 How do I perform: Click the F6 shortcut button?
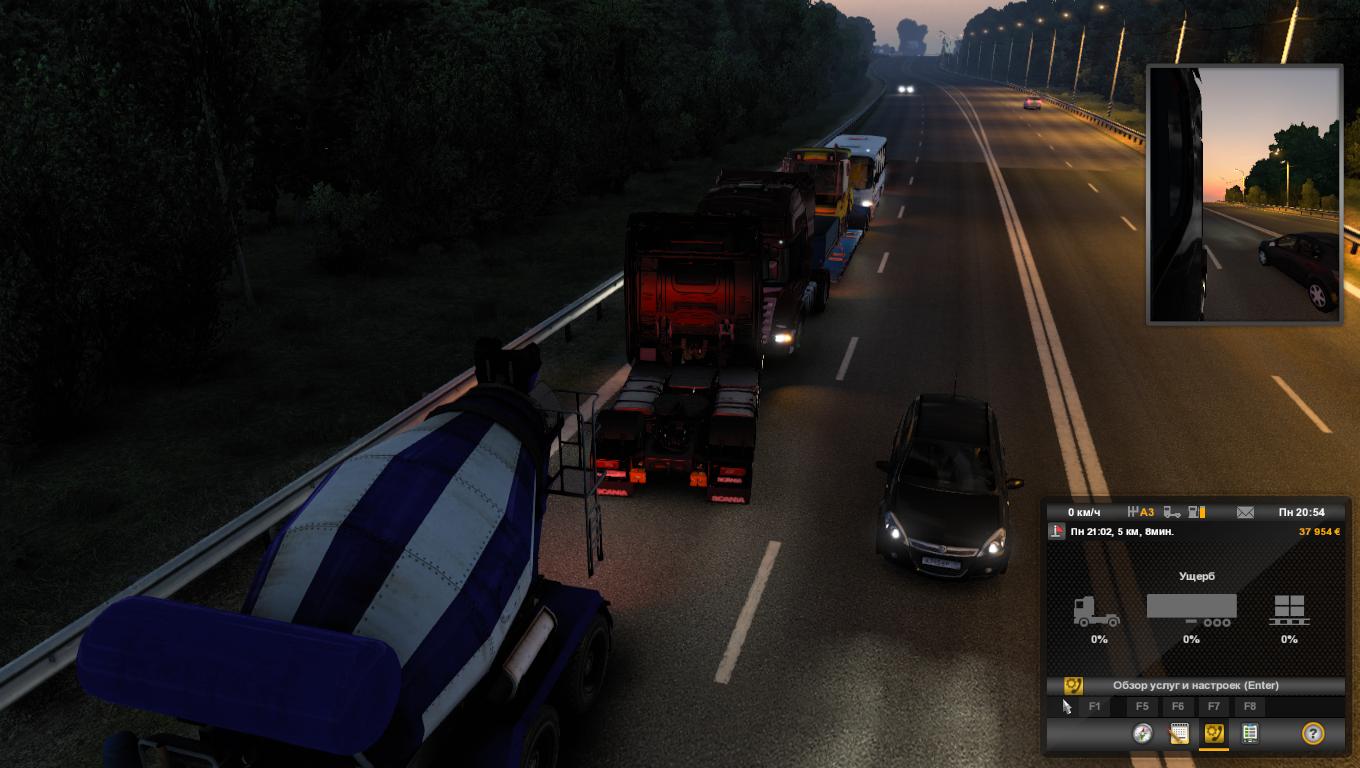[1178, 707]
